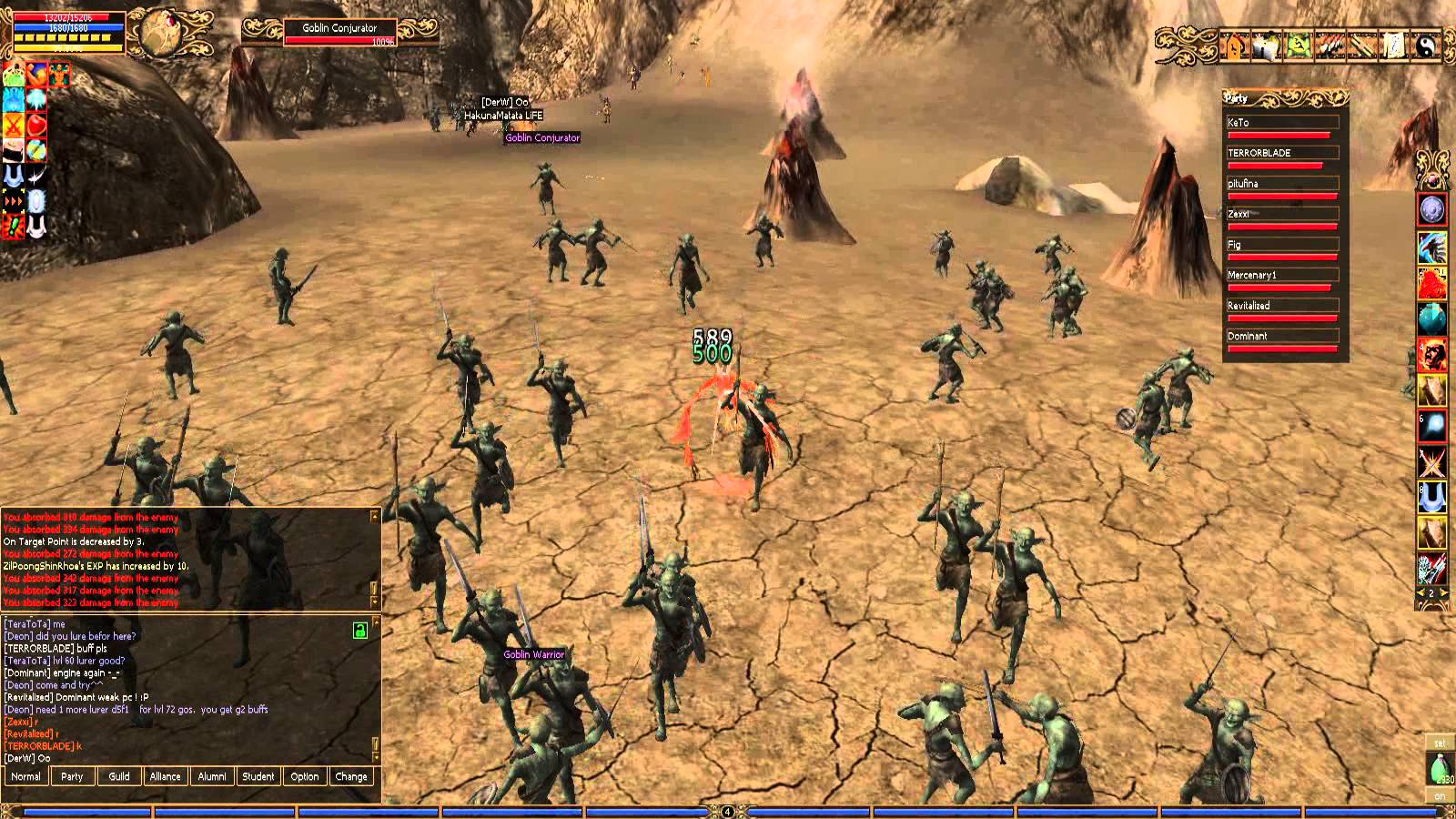Toggle the green chat lock icon
The image size is (1456, 819).
click(x=360, y=630)
